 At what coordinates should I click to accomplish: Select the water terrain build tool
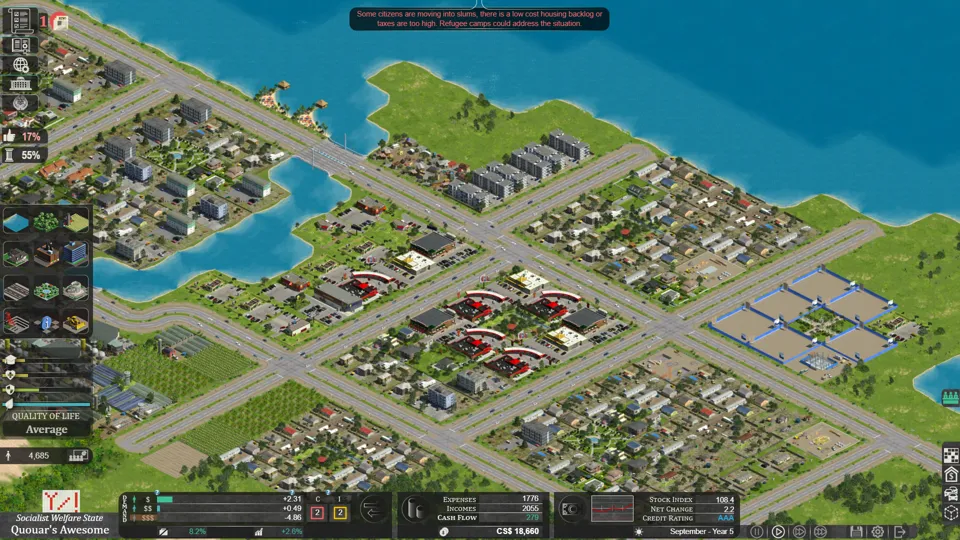click(x=17, y=222)
